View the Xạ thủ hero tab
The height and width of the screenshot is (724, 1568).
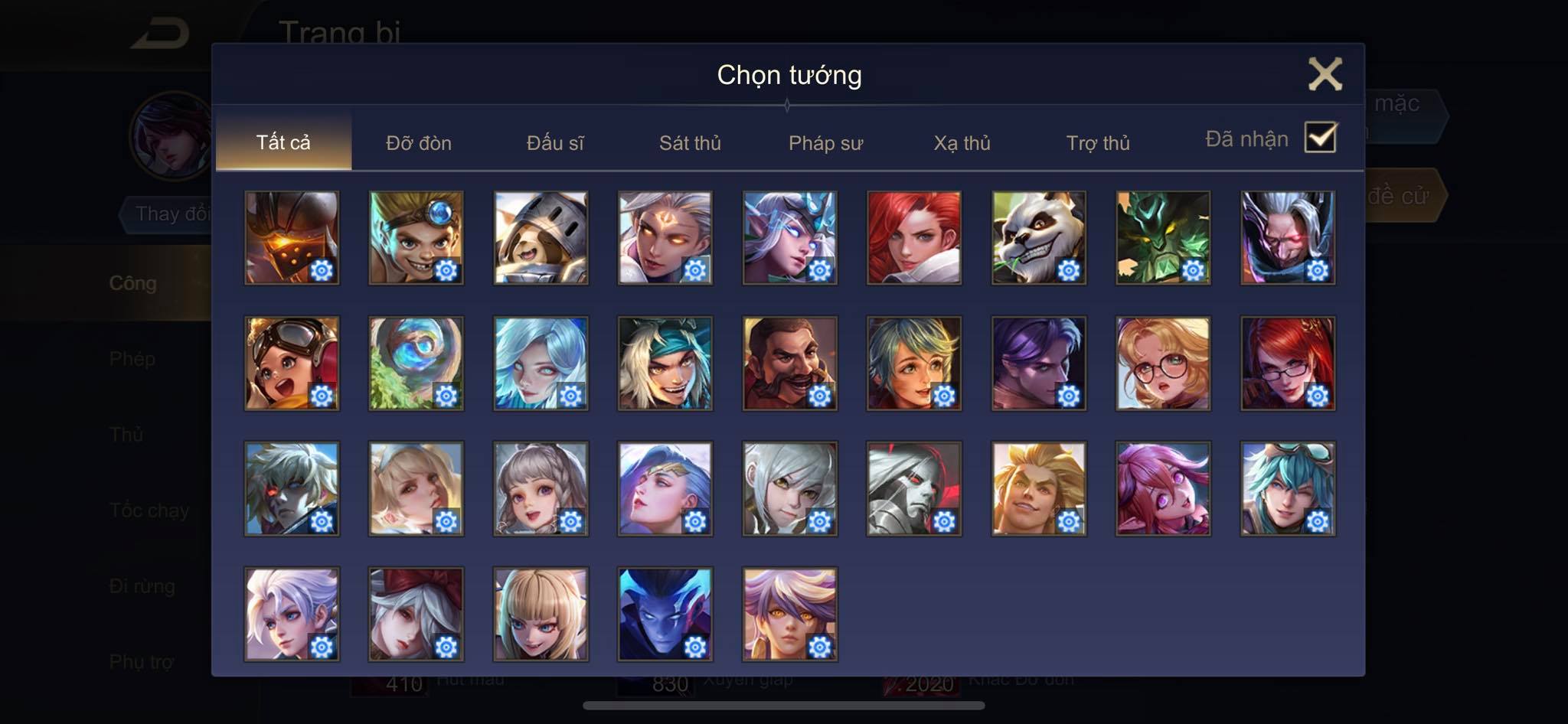pos(962,143)
